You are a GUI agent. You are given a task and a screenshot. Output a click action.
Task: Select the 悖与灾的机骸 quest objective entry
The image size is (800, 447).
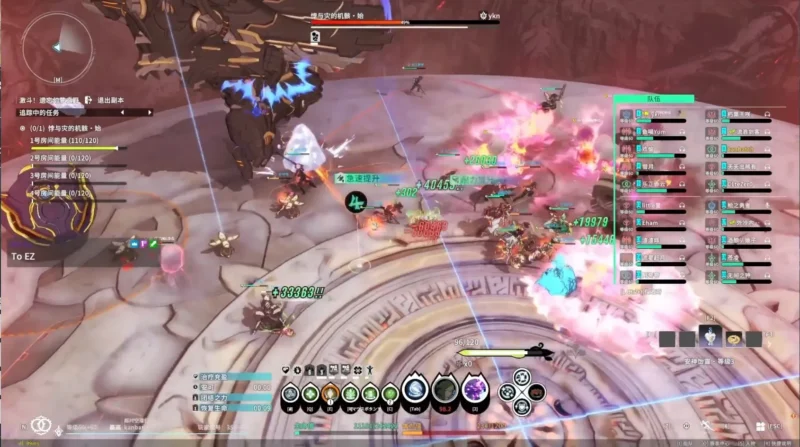coord(68,128)
